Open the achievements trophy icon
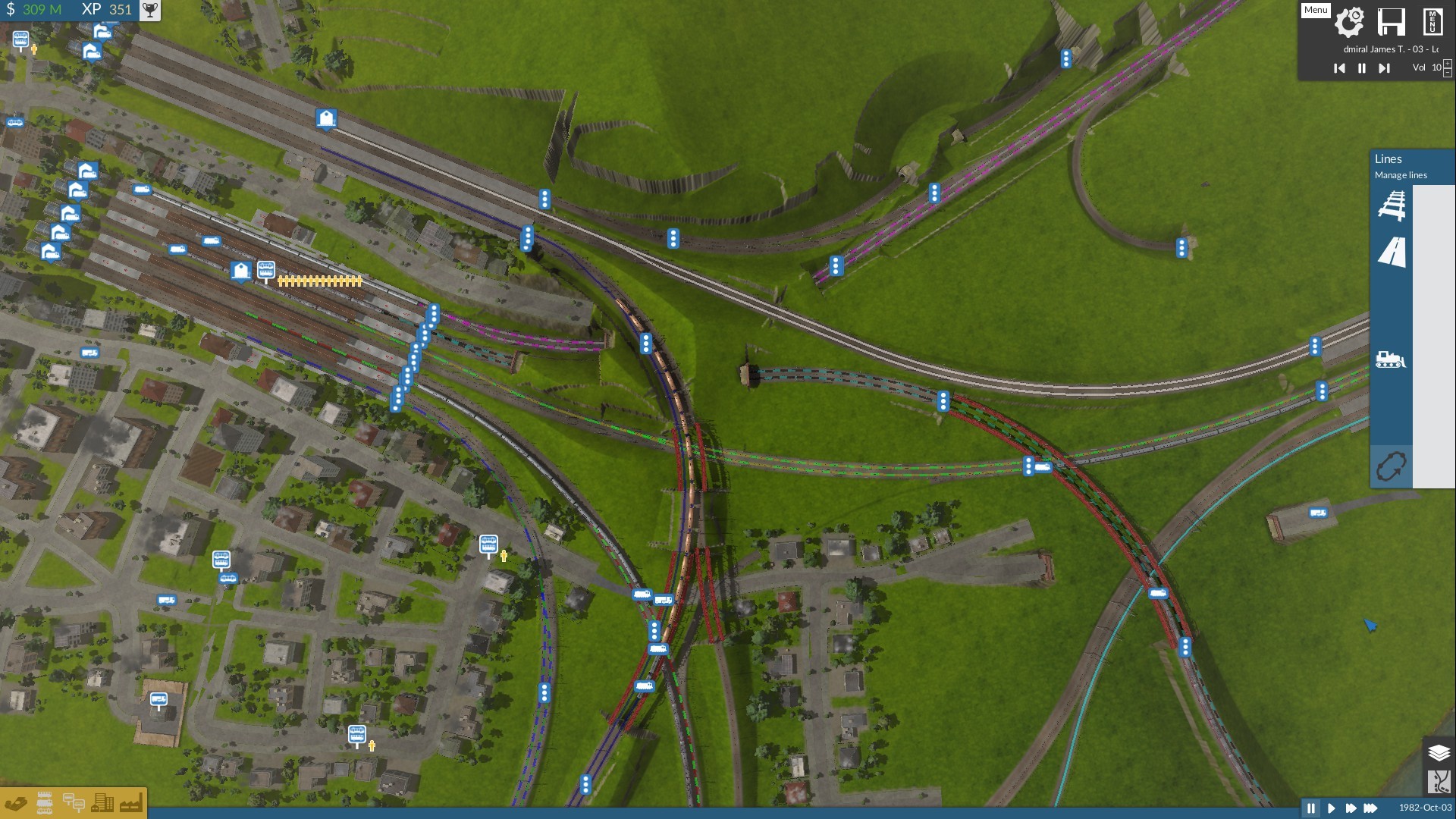Image resolution: width=1456 pixels, height=819 pixels. point(150,10)
